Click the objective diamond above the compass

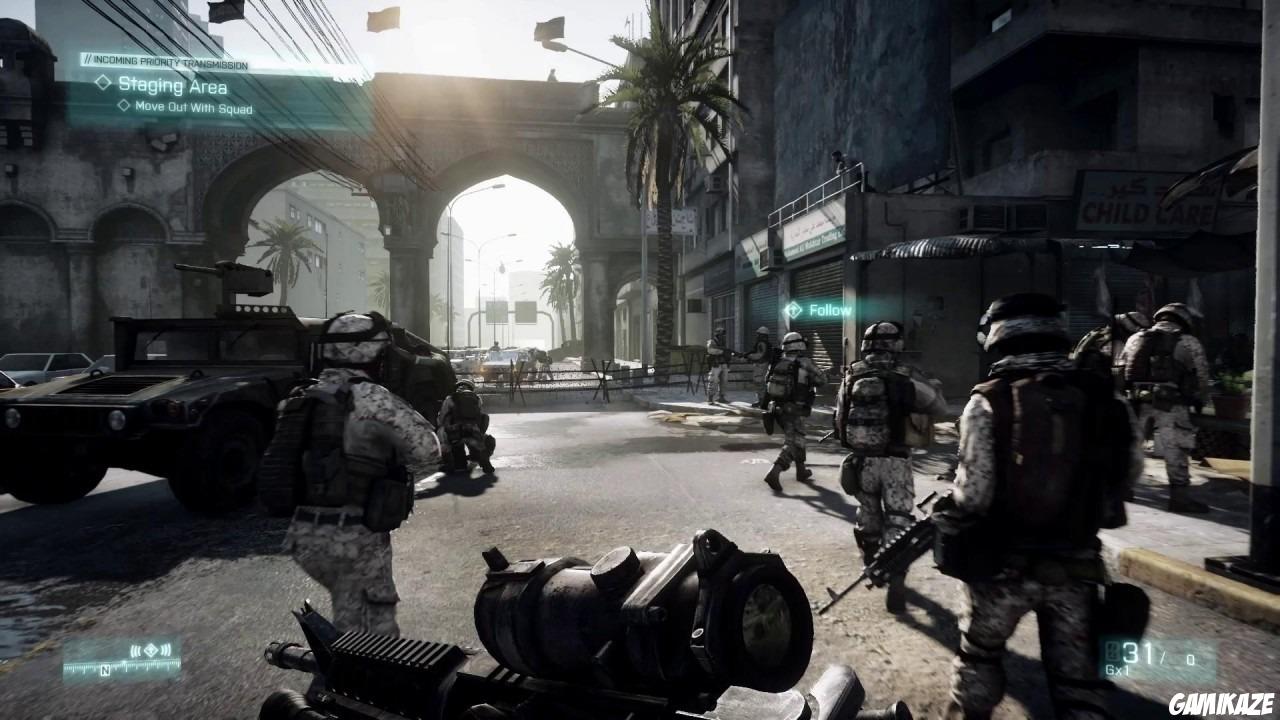tap(151, 650)
